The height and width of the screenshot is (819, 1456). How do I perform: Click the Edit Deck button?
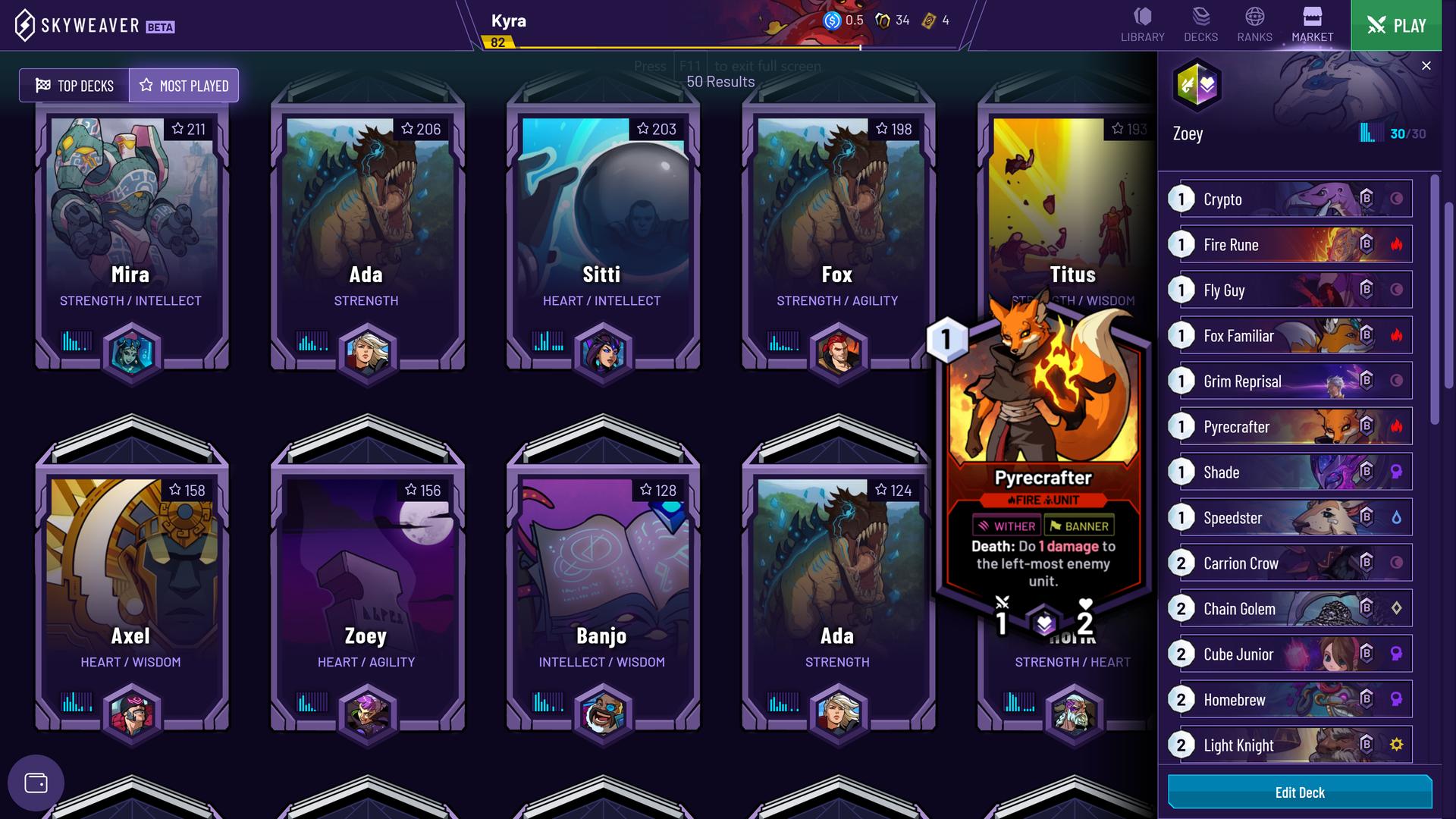tap(1299, 792)
